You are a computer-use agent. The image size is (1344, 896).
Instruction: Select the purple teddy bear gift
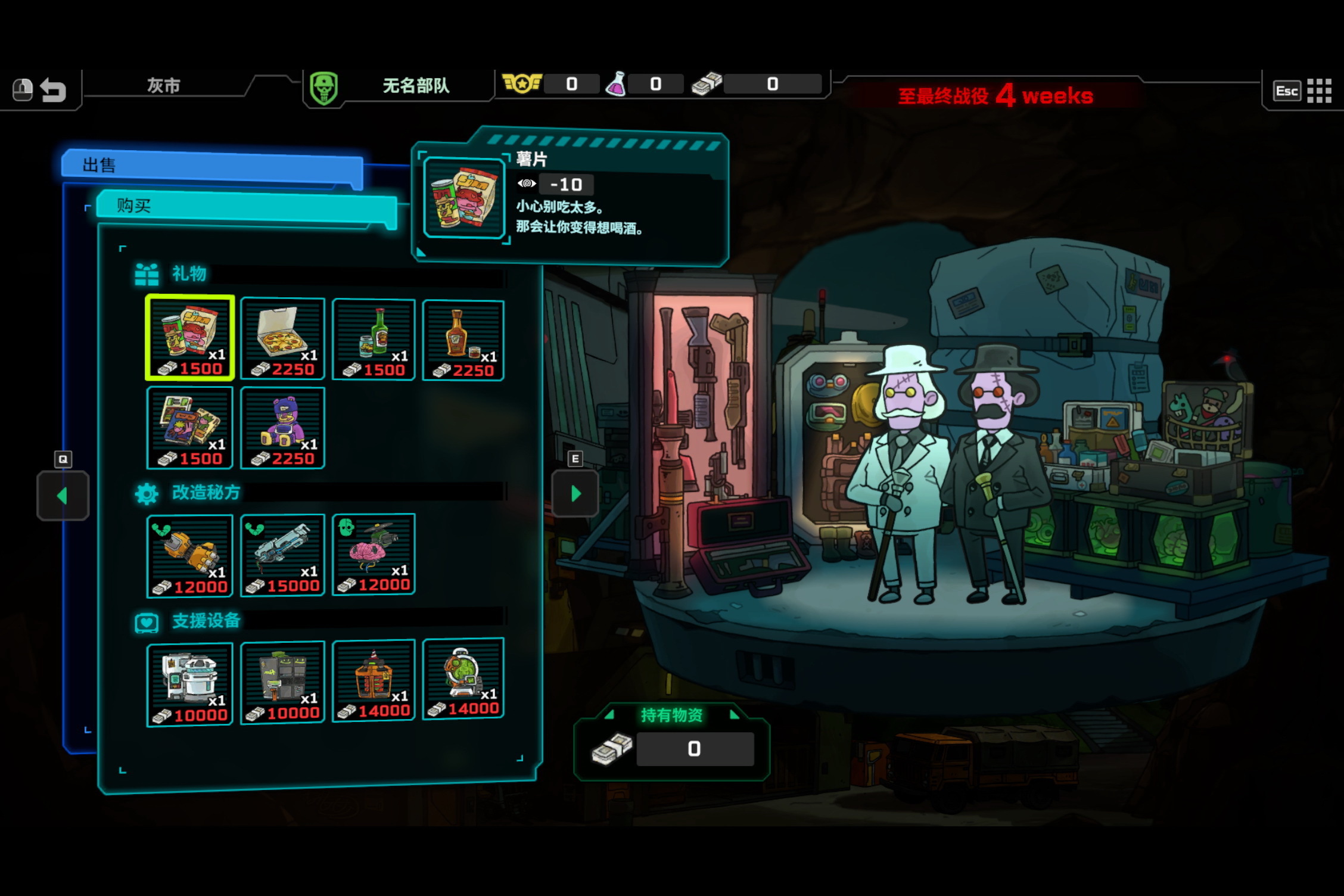(282, 427)
